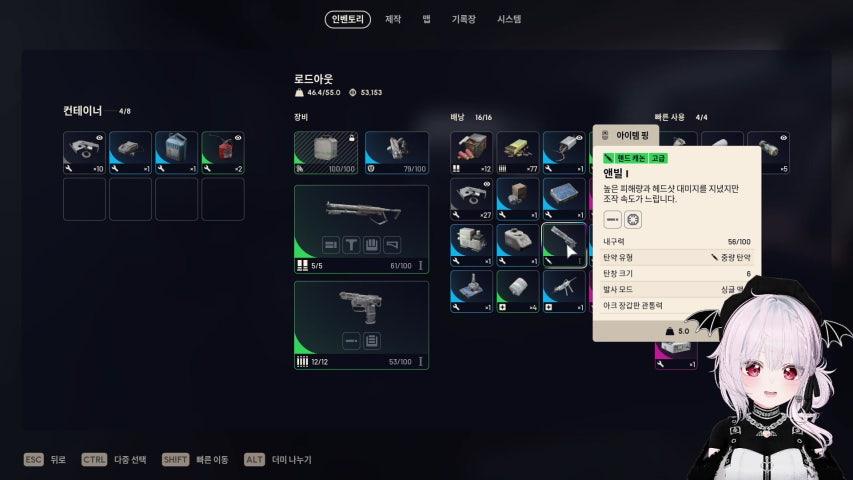Select the x12 shotgun shells crate slot
The image size is (853, 480).
(x=471, y=152)
